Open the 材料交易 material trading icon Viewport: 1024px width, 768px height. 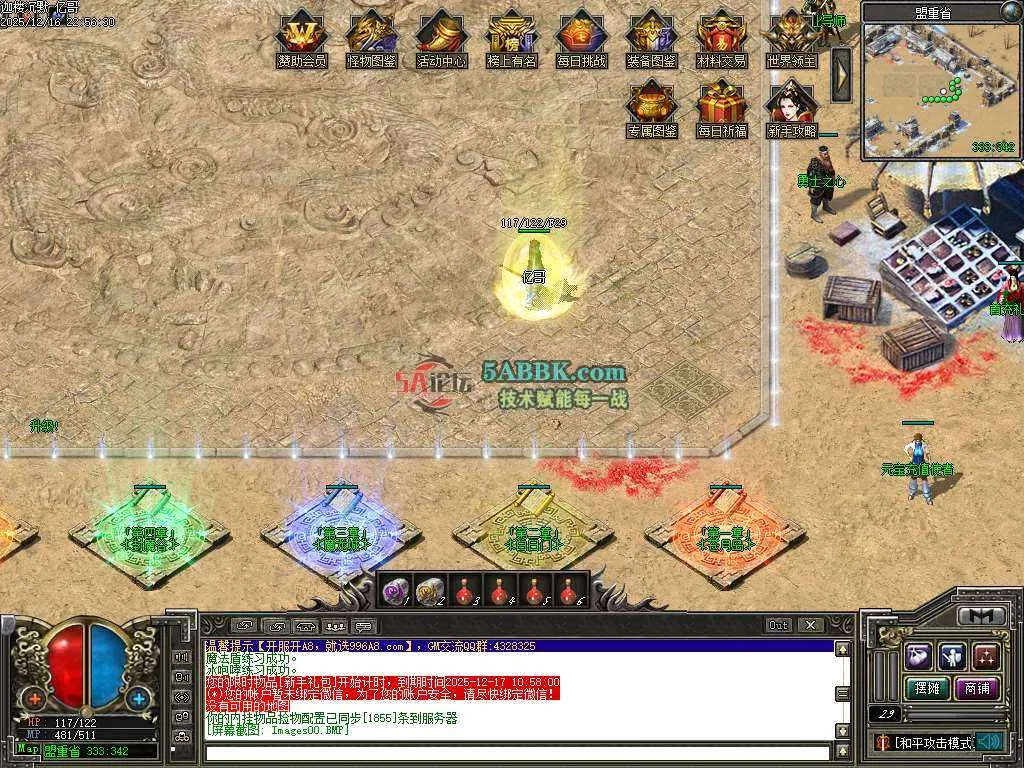tap(721, 36)
